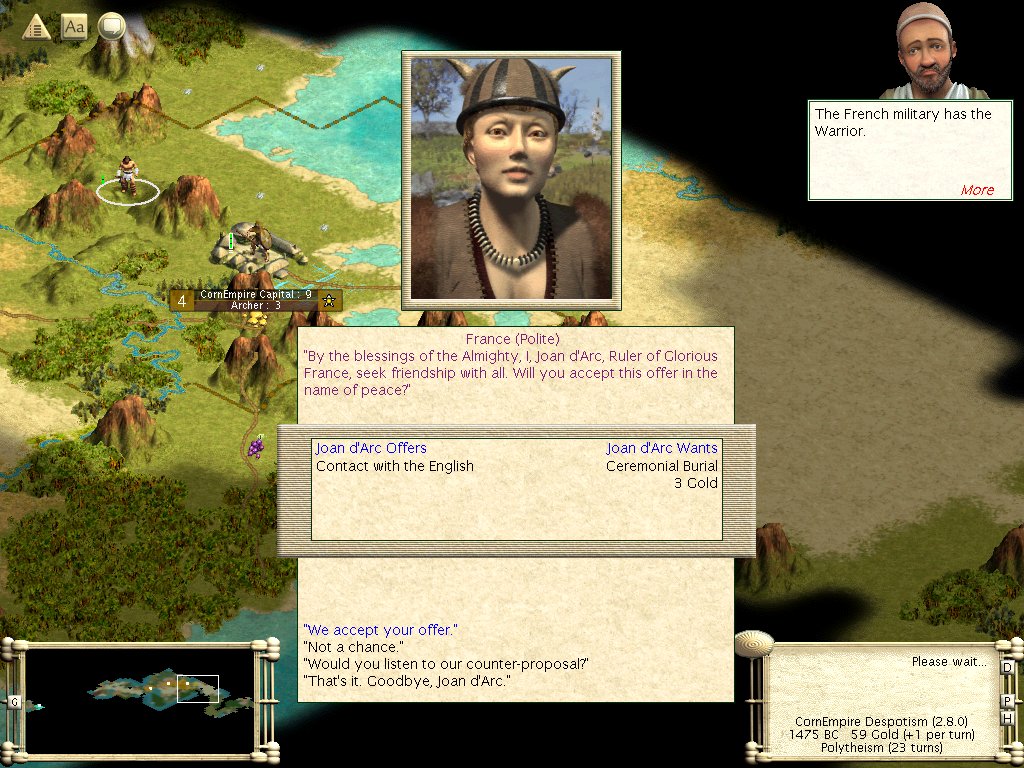Viewport: 1024px width, 768px height.
Task: Open the pyramid main menu icon
Action: click(x=36, y=27)
